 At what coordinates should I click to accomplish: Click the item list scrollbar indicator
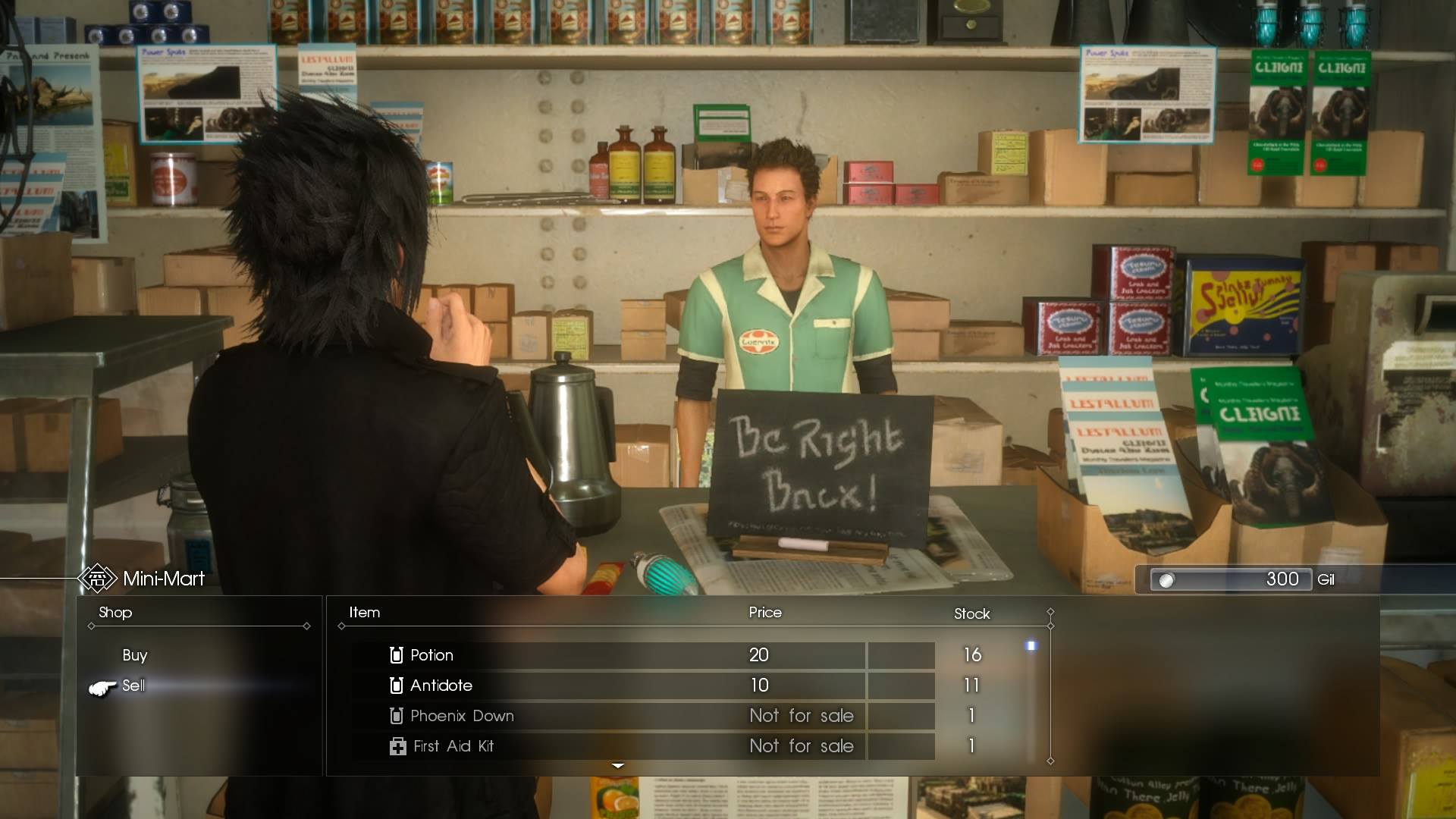tap(1031, 646)
